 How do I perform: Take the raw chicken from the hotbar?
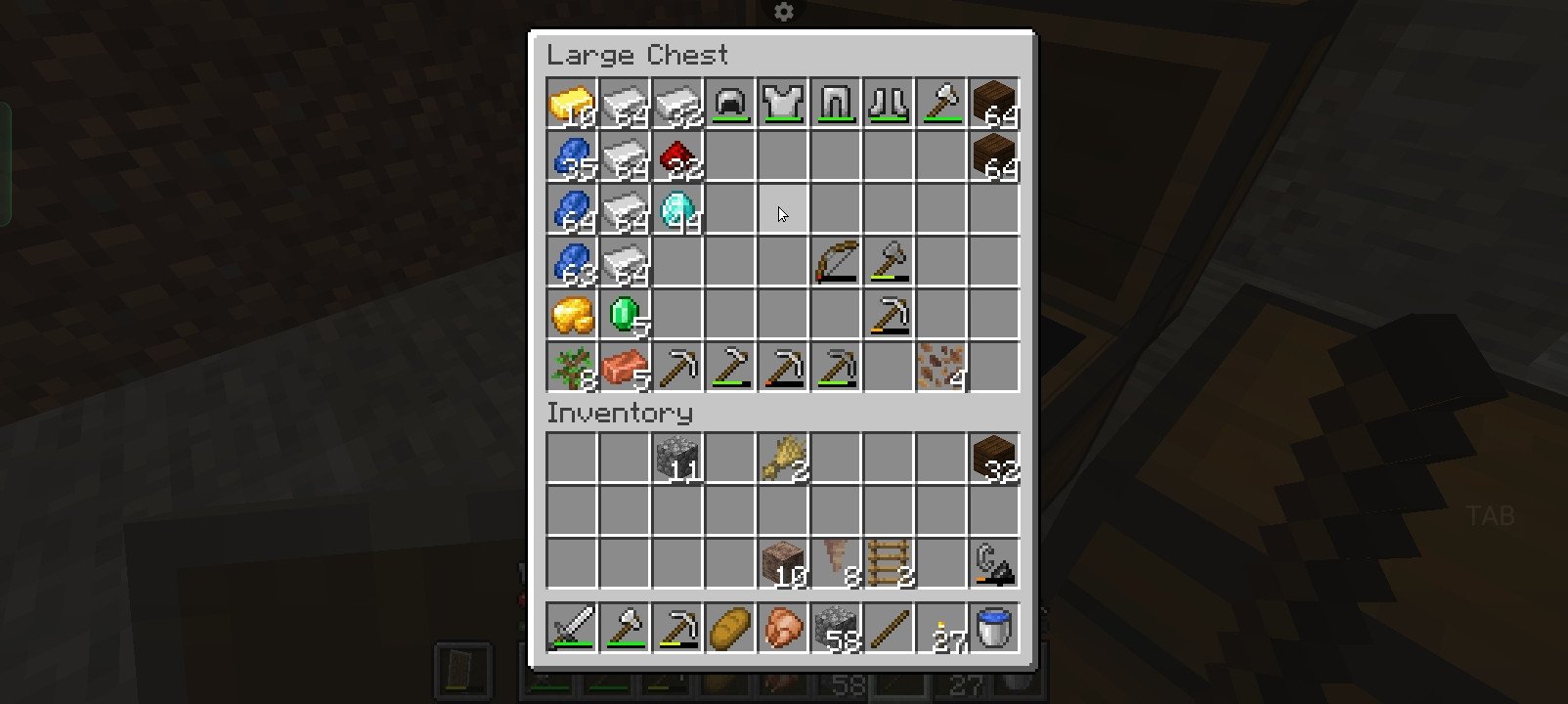coord(783,627)
